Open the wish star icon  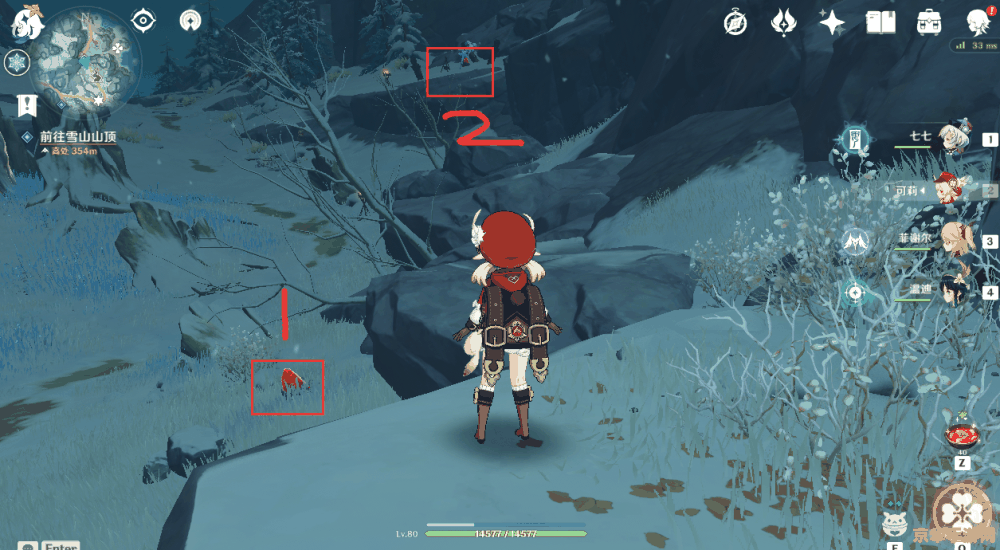pos(830,23)
